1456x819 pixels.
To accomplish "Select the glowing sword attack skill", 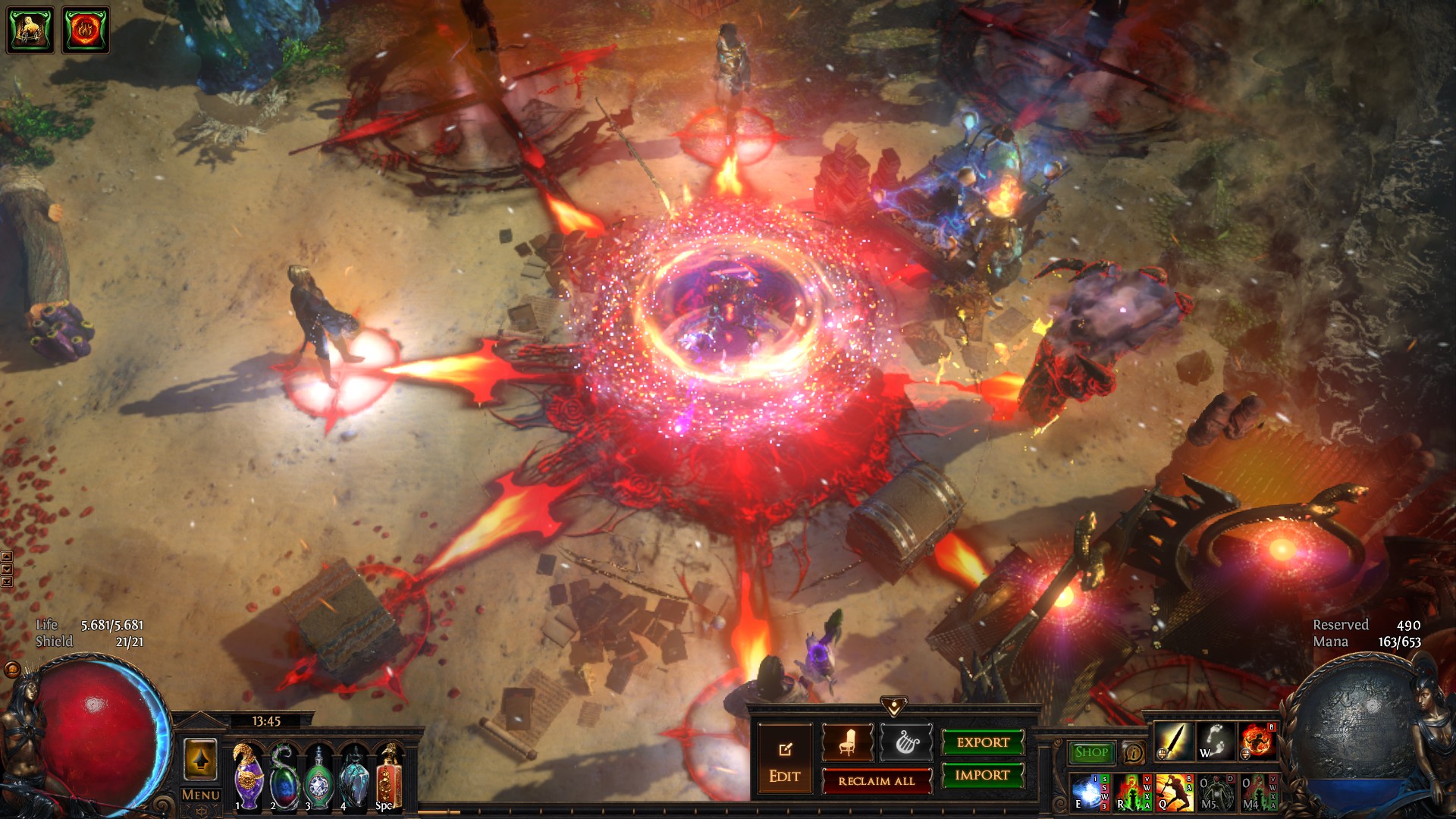I will click(x=1172, y=742).
